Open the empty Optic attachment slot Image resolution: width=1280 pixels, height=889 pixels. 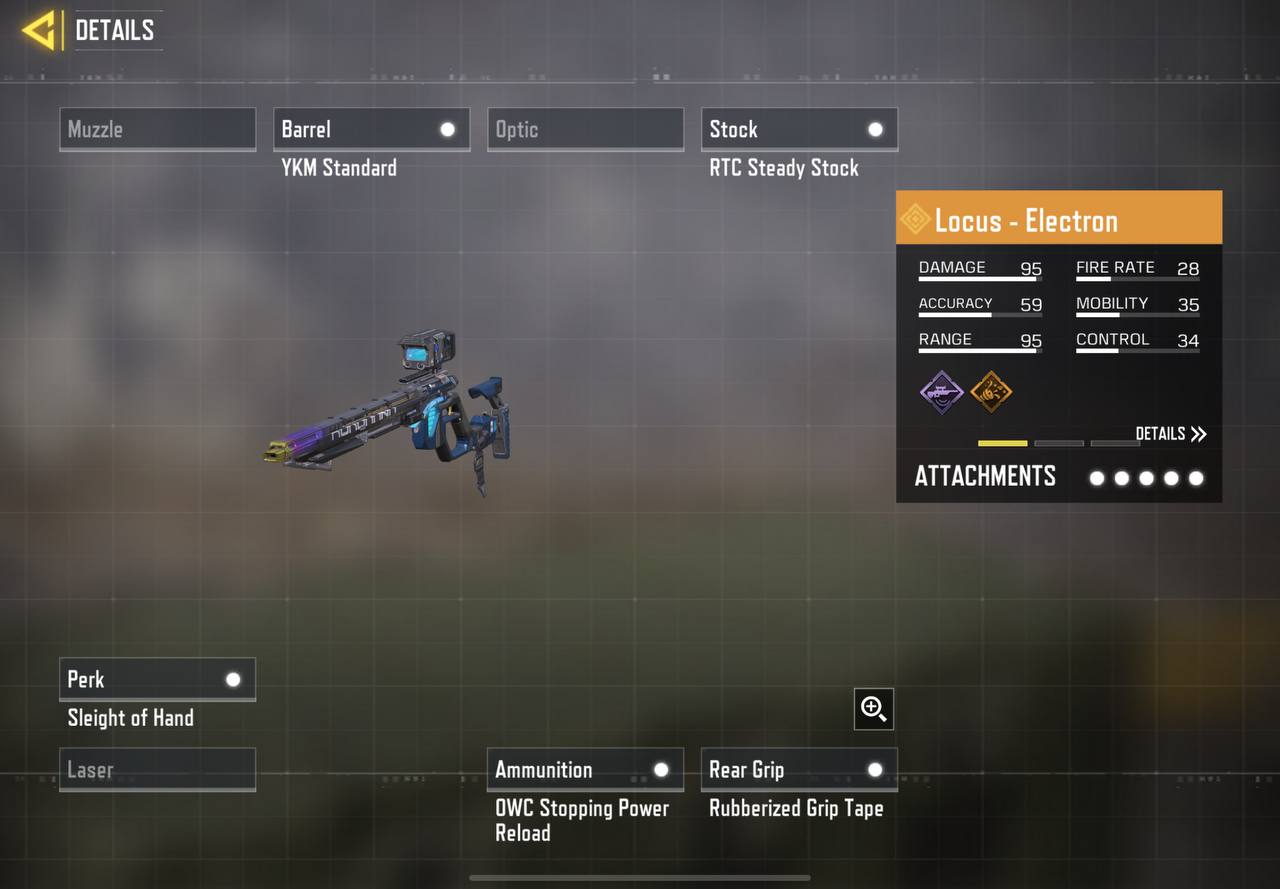pos(585,129)
